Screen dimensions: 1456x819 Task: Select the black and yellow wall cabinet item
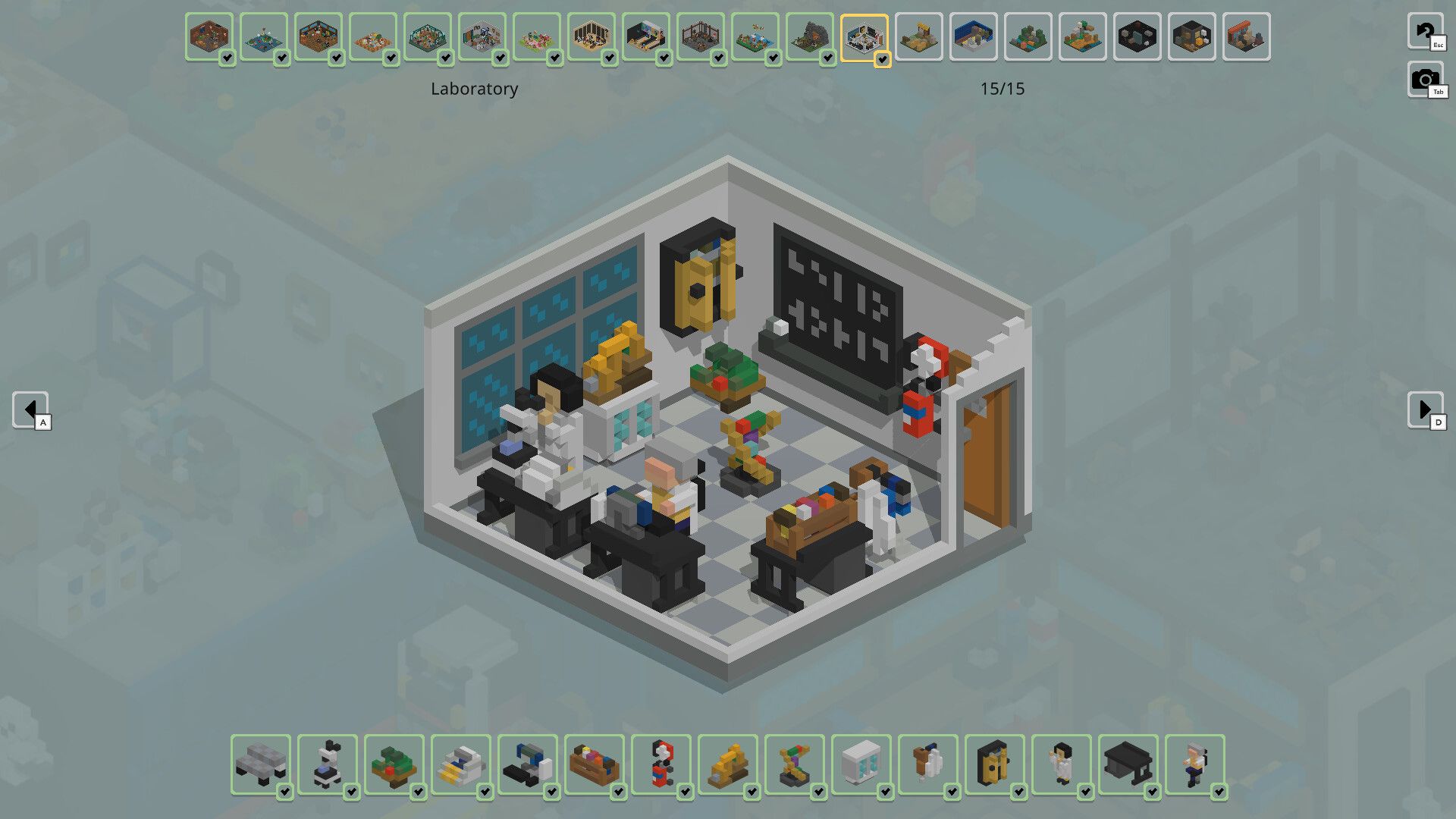point(995,764)
